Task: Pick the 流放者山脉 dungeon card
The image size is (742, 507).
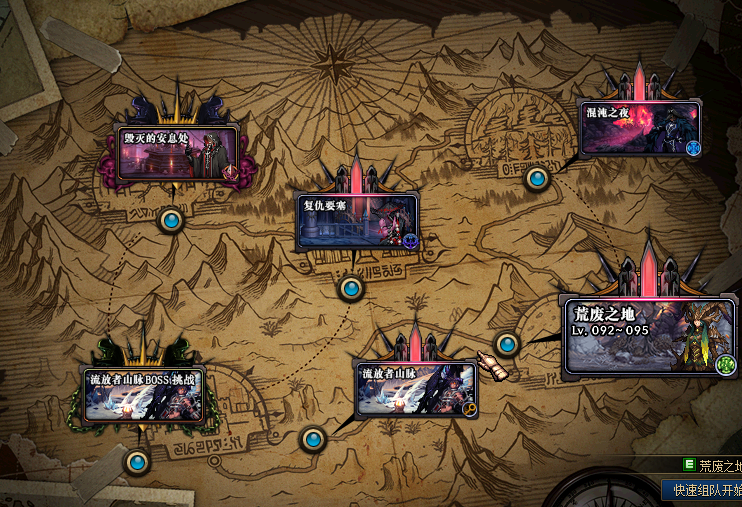Action: [x=416, y=390]
